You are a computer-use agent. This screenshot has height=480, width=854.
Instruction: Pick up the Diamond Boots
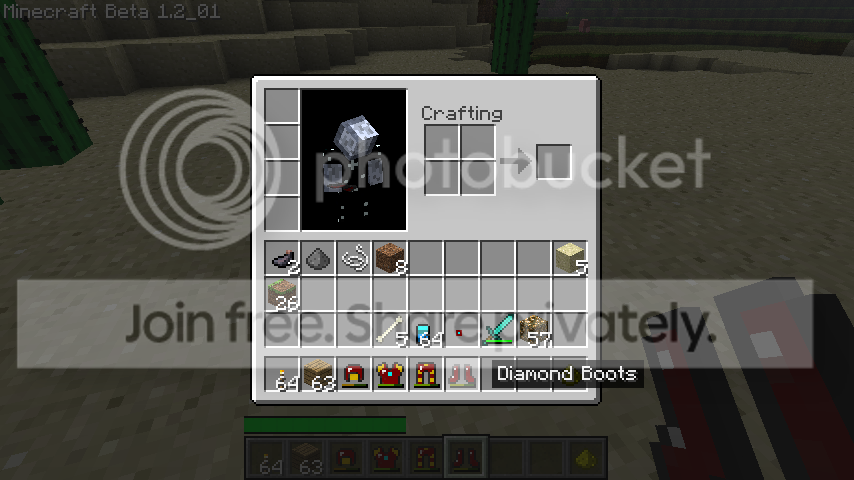click(x=462, y=375)
